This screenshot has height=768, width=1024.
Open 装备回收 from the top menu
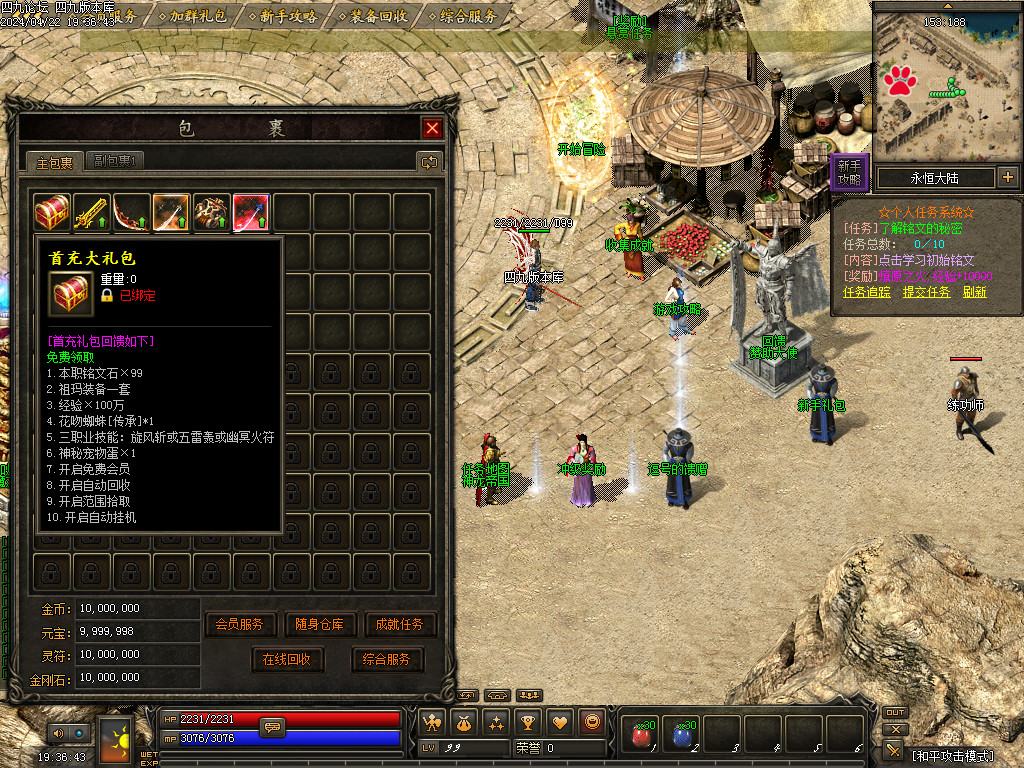[379, 16]
